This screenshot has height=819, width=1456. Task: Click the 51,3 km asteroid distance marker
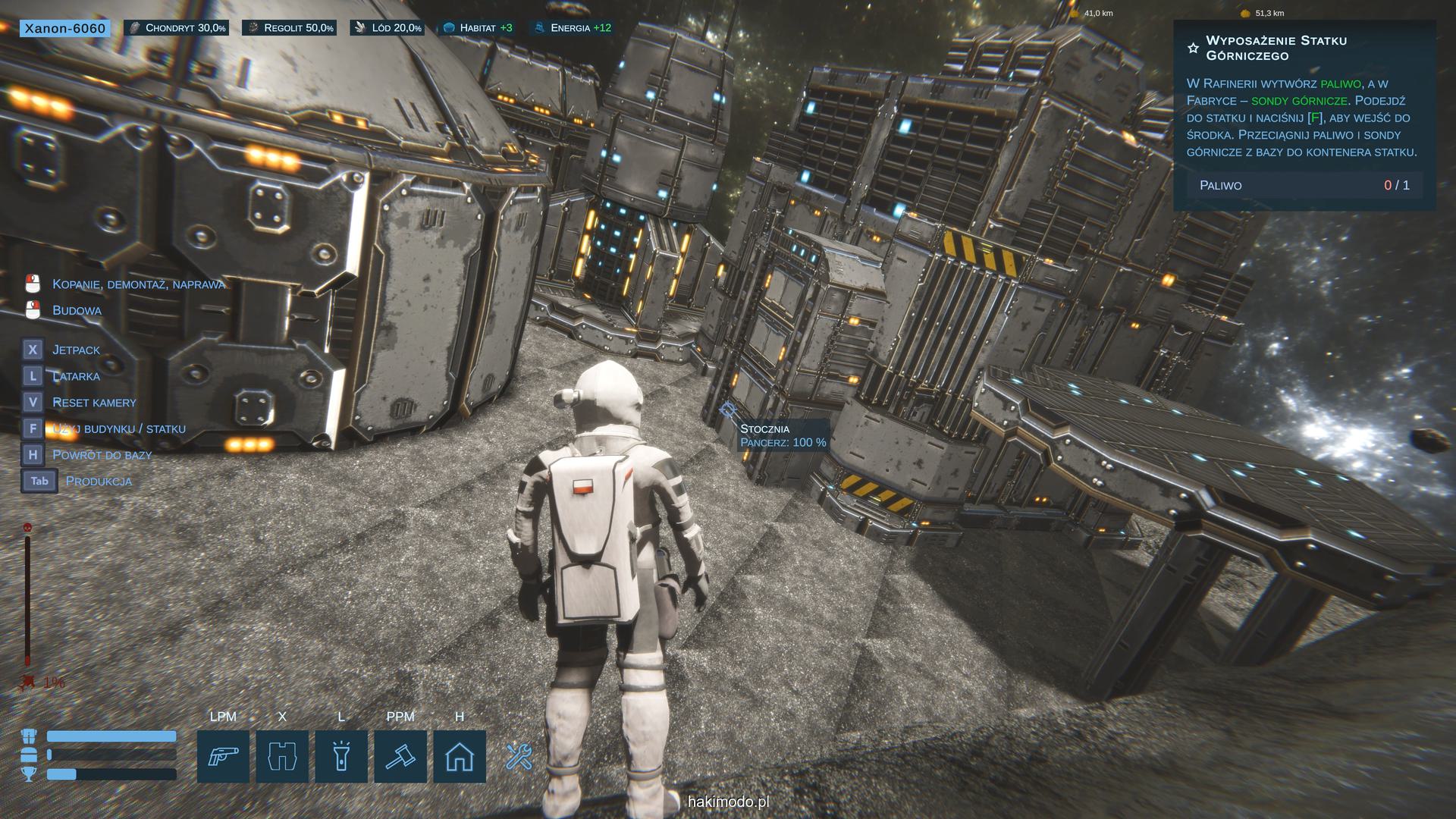(x=1263, y=13)
